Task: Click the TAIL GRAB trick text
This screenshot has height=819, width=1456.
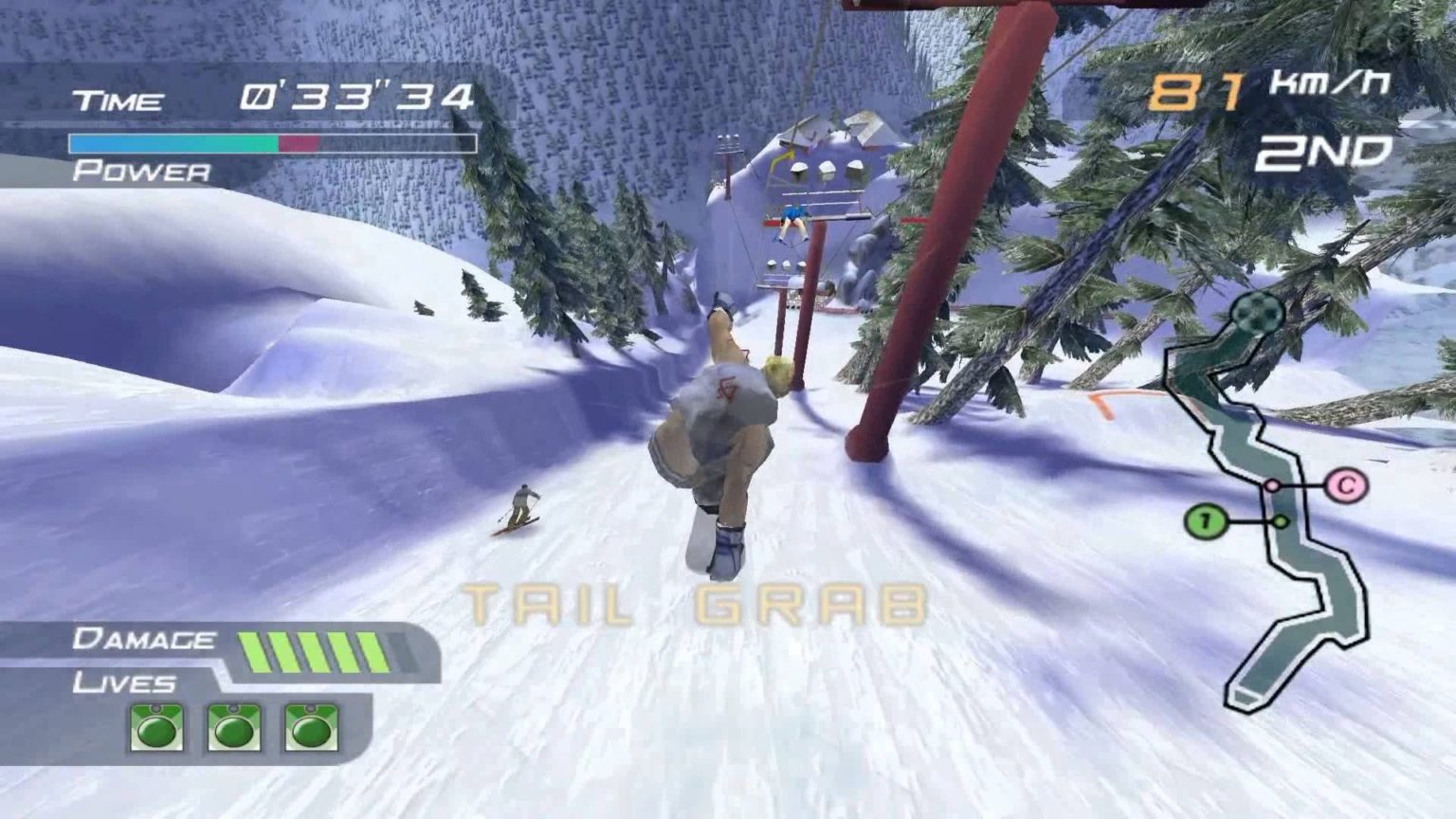Action: pos(695,601)
